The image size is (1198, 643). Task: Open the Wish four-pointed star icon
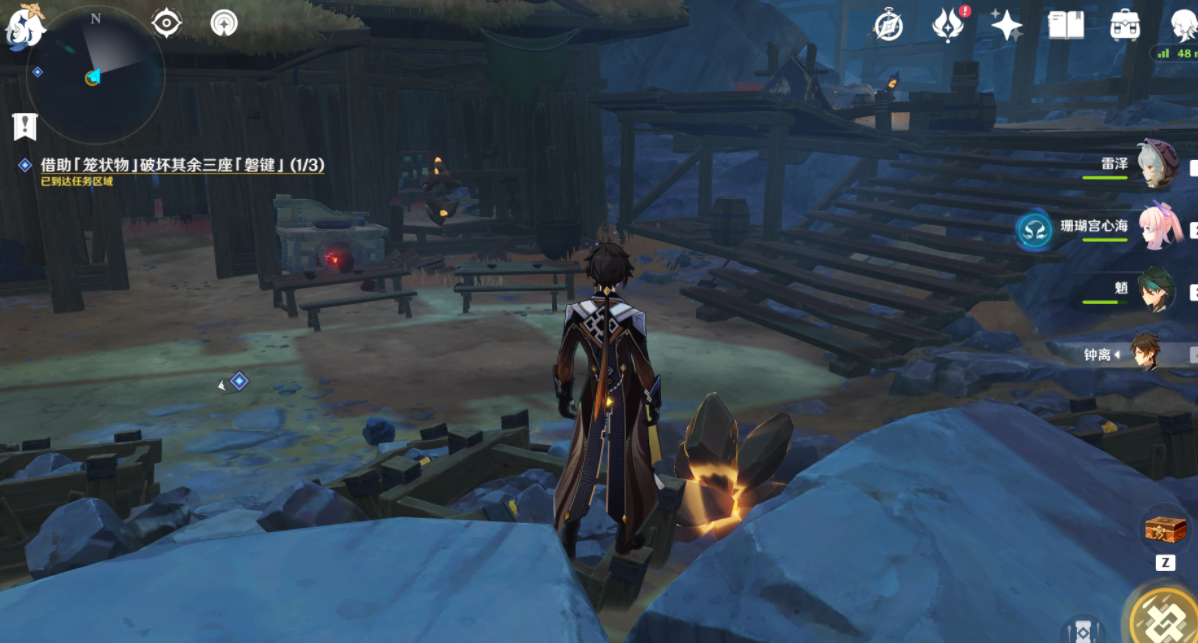point(1006,25)
